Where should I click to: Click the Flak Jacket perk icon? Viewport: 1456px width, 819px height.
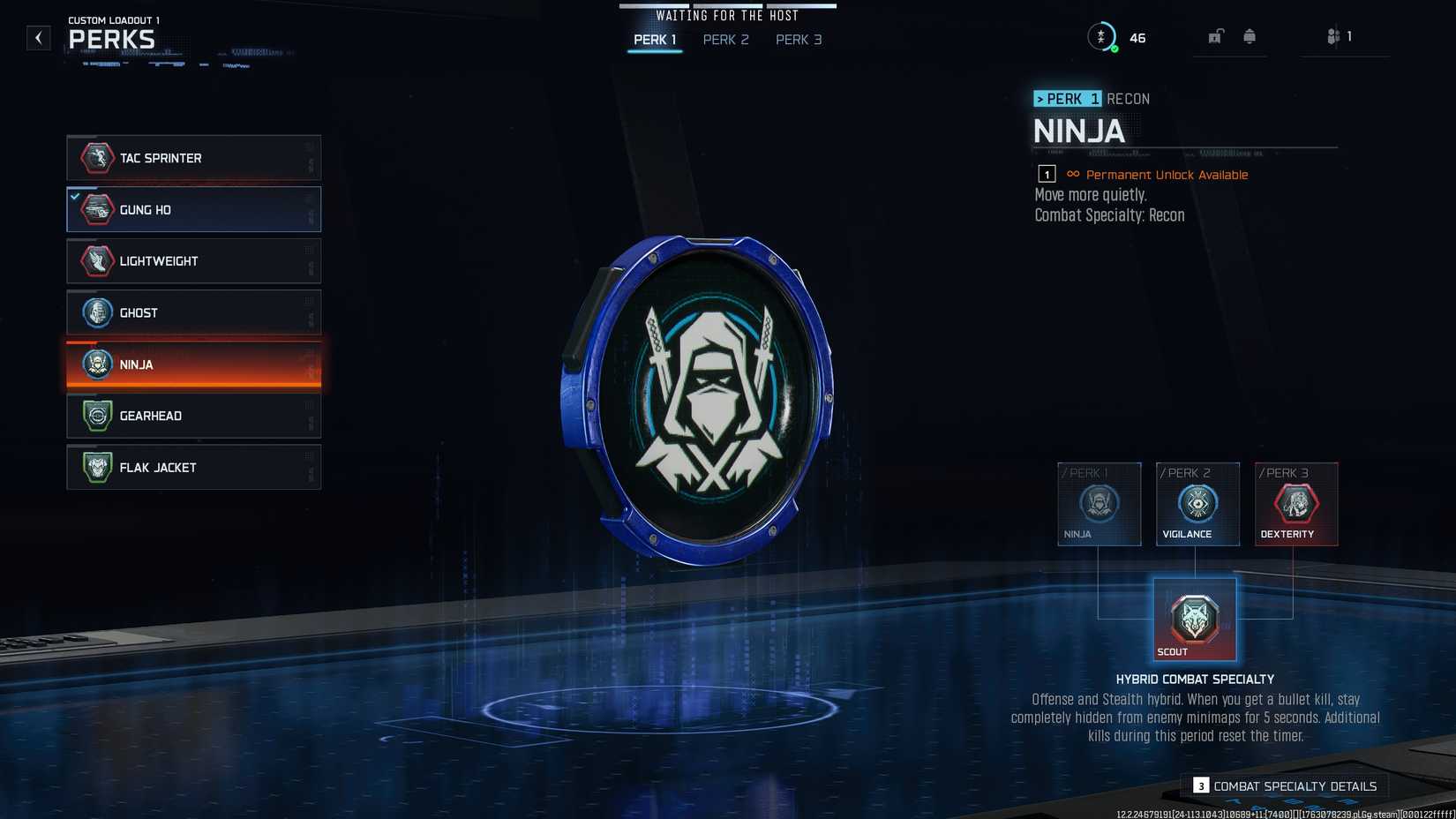[96, 467]
